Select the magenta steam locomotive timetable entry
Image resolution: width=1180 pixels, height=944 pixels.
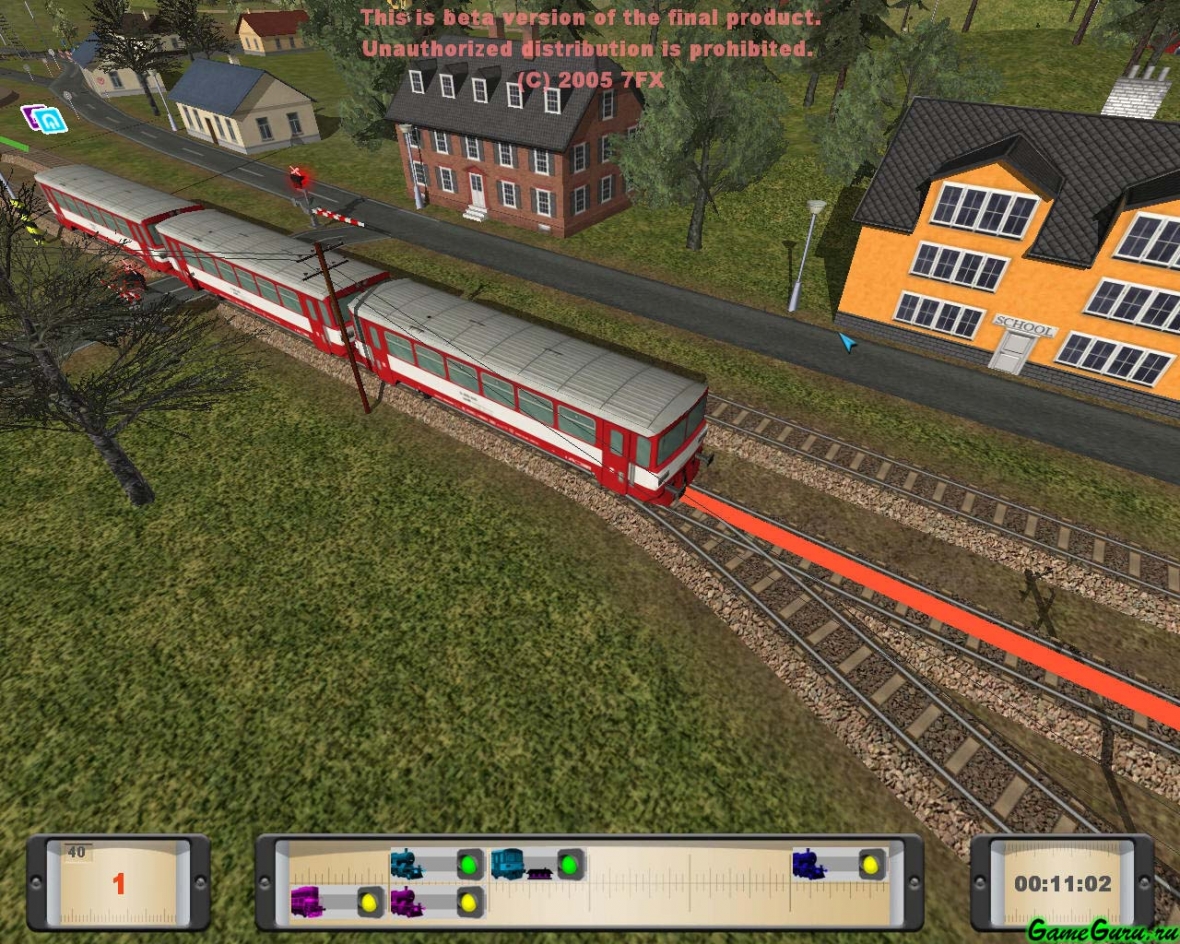(407, 902)
